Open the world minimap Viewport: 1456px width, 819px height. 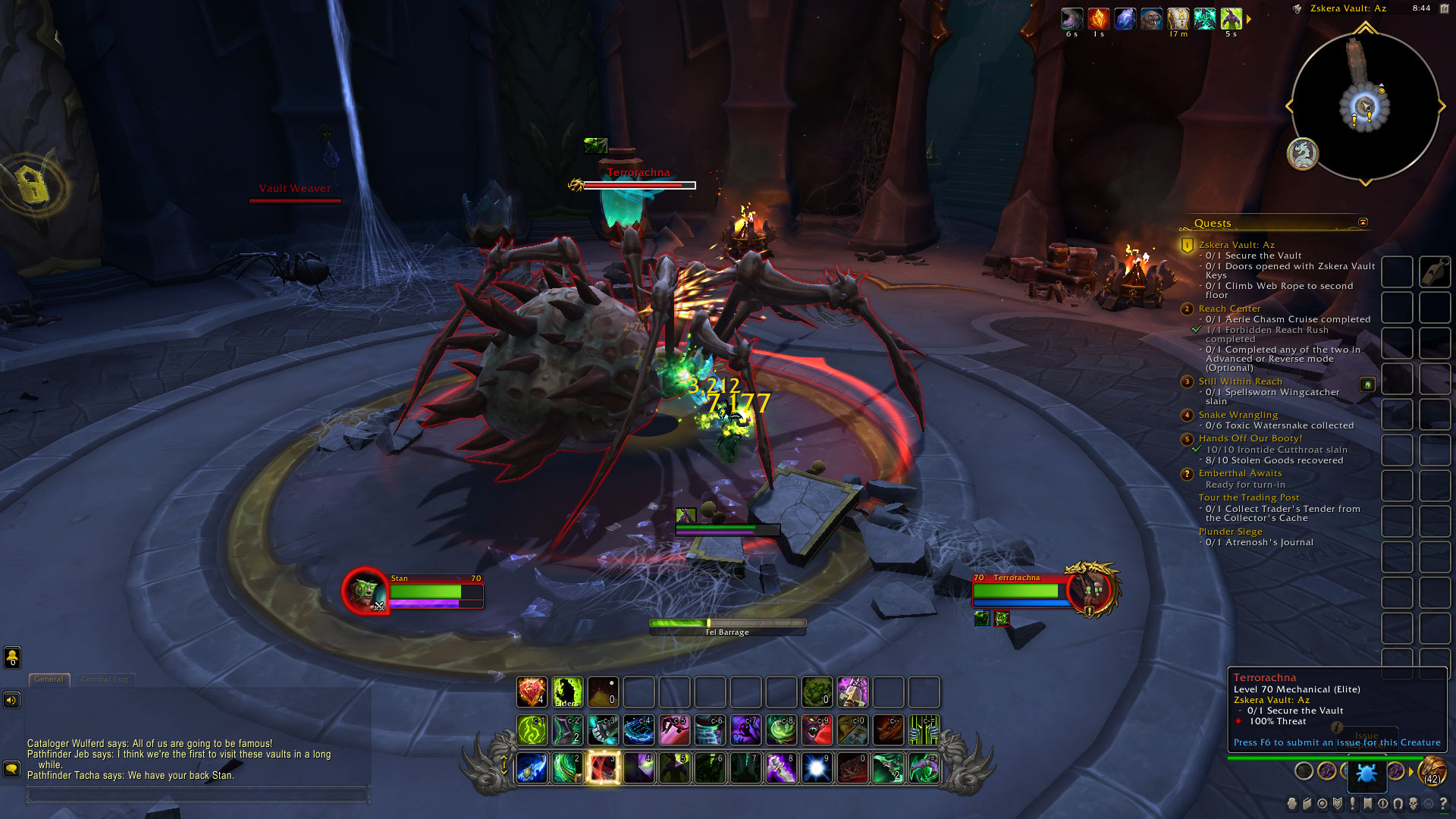tap(1365, 106)
